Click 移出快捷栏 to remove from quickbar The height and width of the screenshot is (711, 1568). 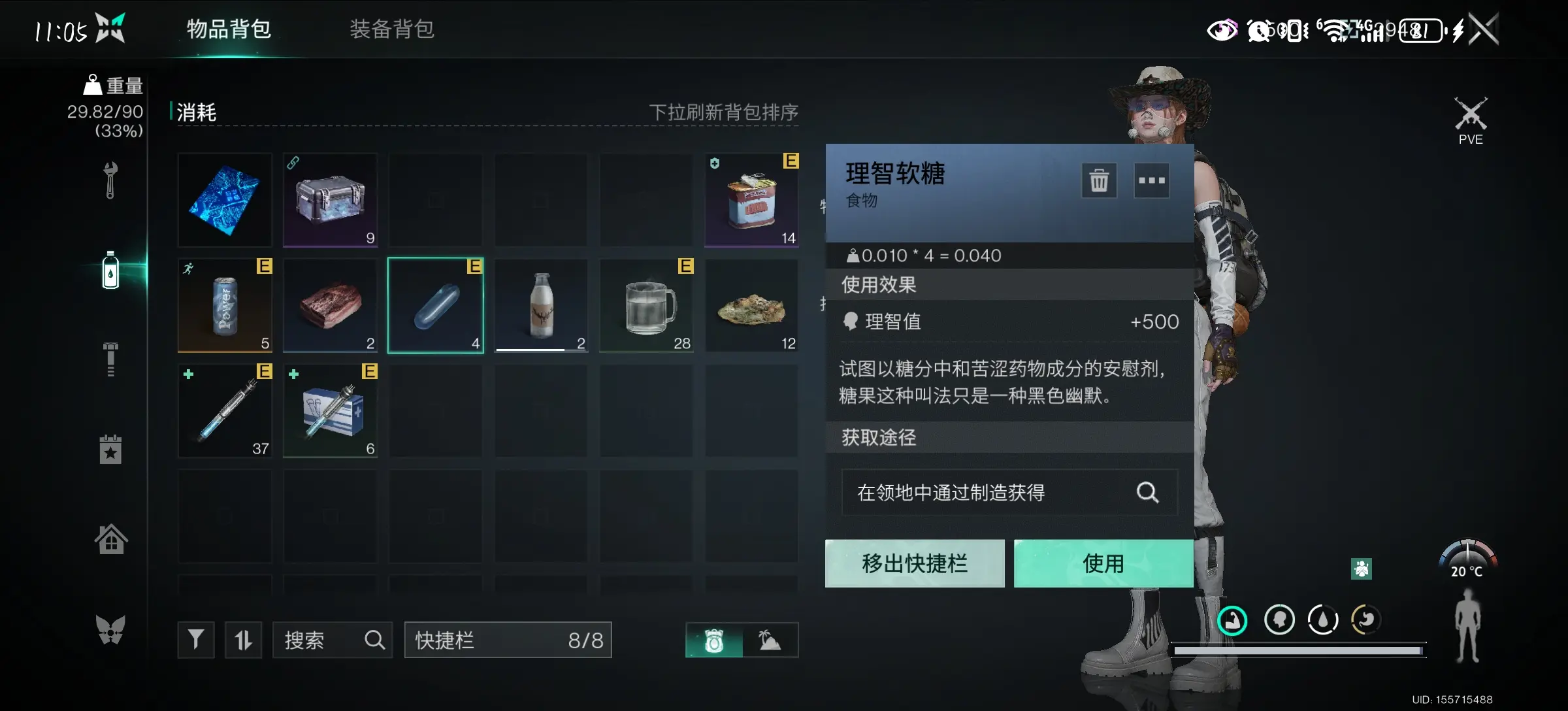[x=915, y=563]
